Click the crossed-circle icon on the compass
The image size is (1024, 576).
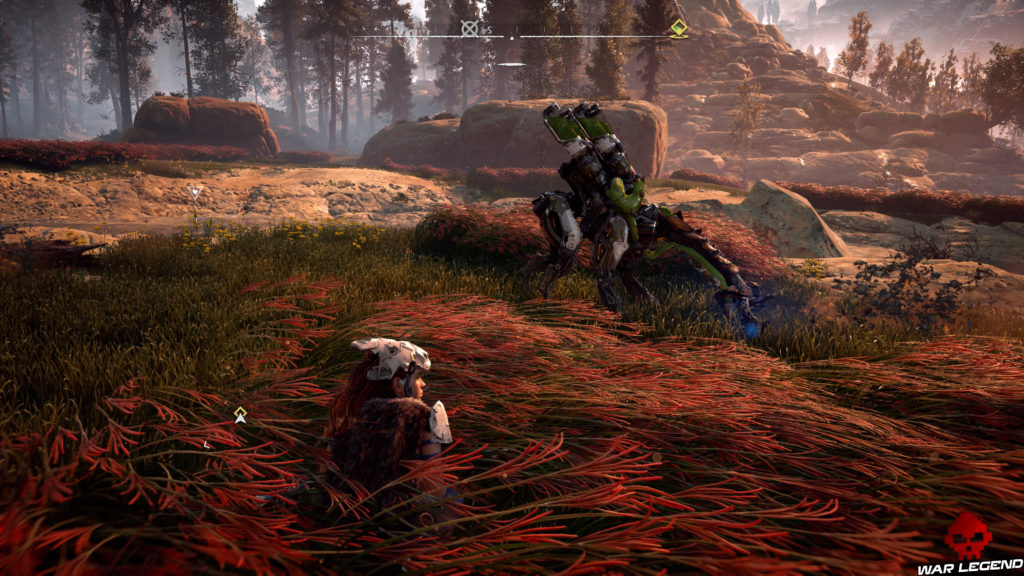coord(469,28)
